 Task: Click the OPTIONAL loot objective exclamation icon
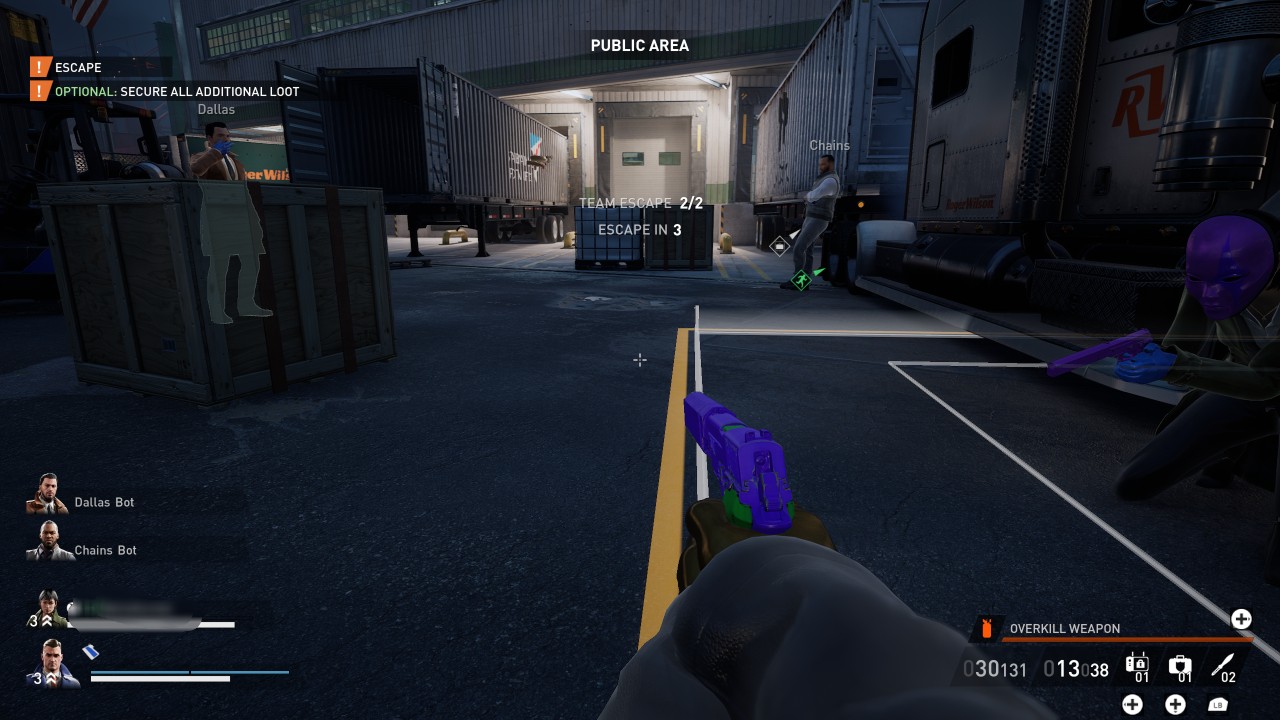coord(38,91)
